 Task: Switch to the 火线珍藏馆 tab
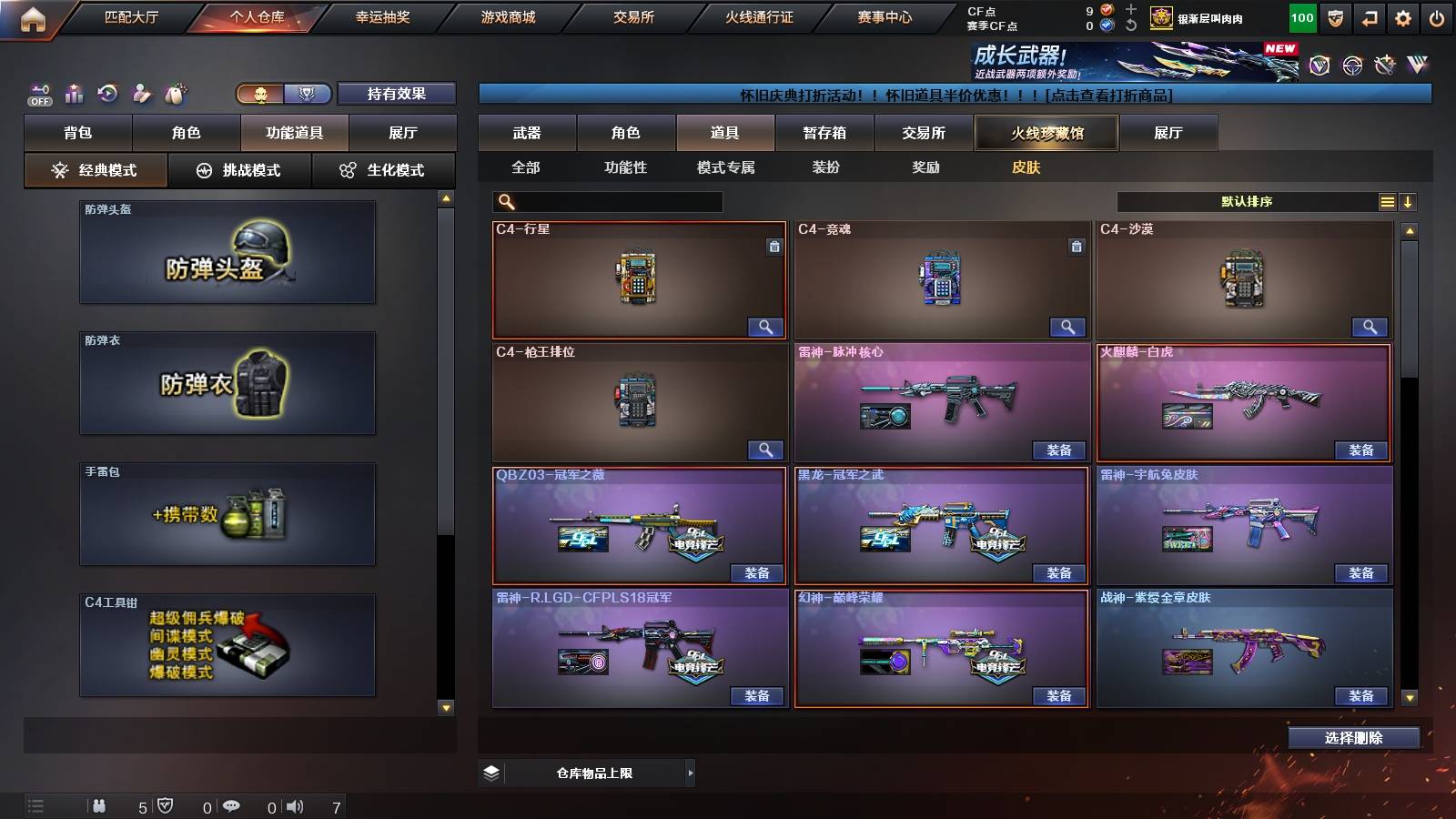(1046, 133)
